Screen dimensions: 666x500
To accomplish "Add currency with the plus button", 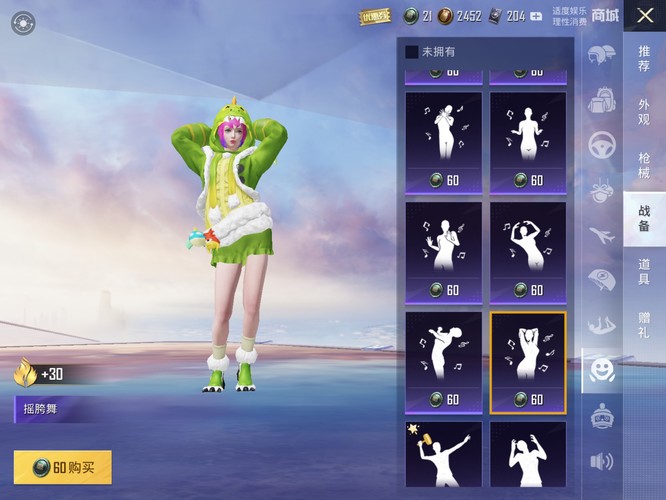I will pyautogui.click(x=537, y=16).
